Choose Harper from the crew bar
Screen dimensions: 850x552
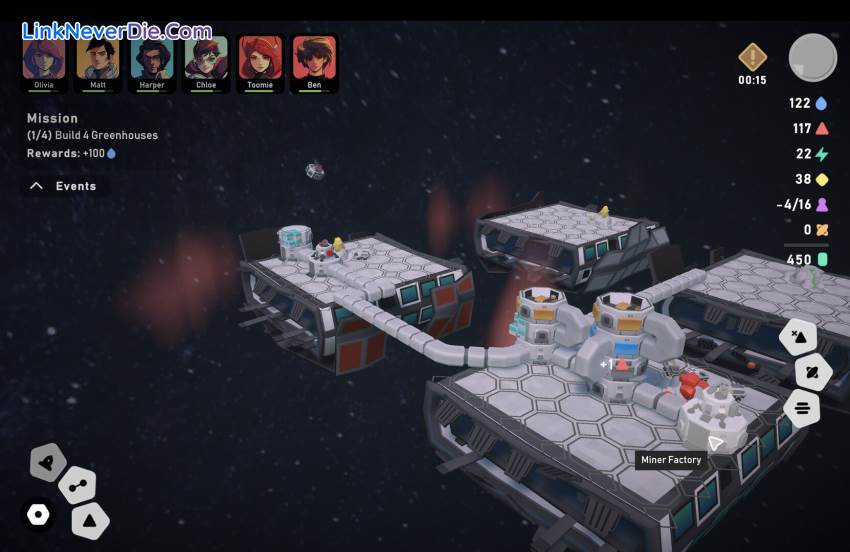(152, 59)
